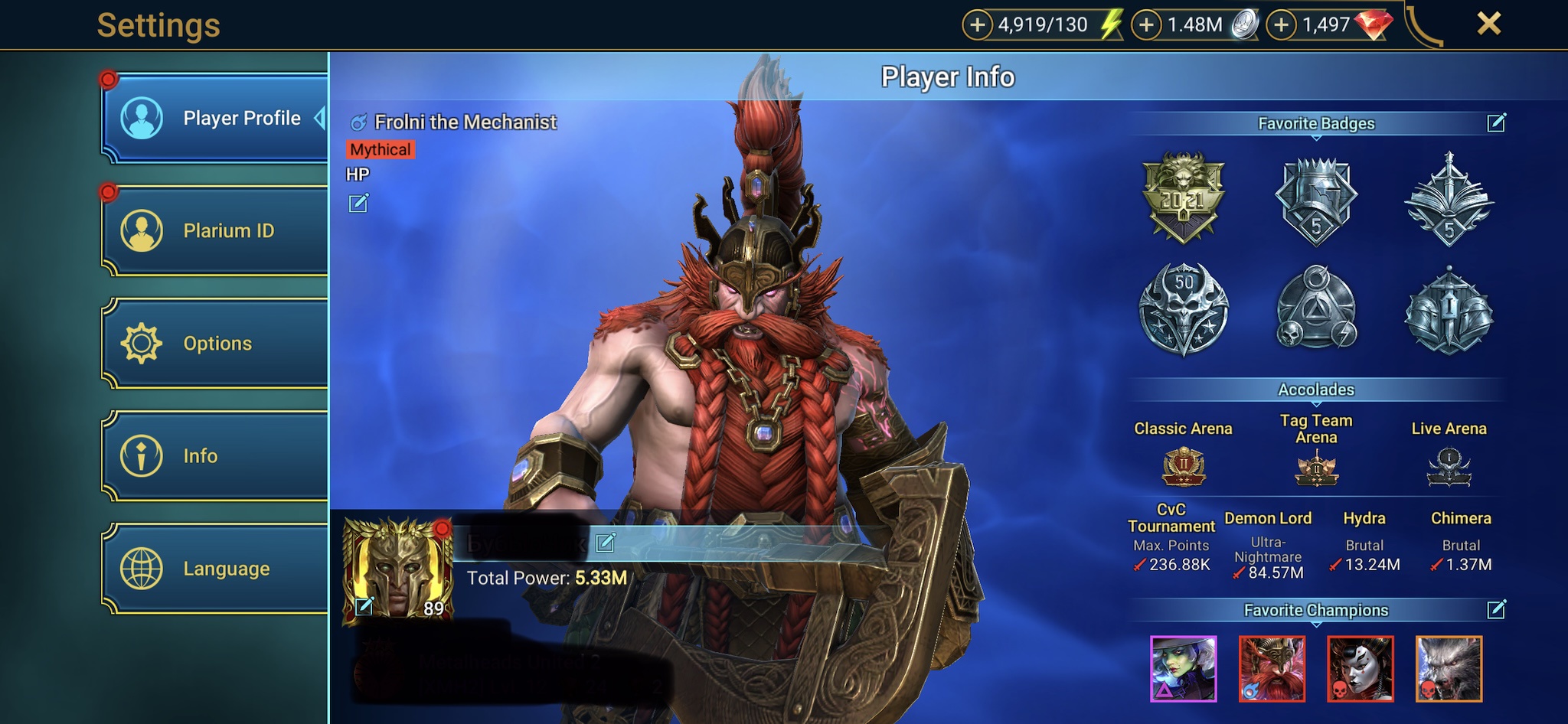Buy gems with the plus button
The image size is (1568, 724).
pos(1282,25)
